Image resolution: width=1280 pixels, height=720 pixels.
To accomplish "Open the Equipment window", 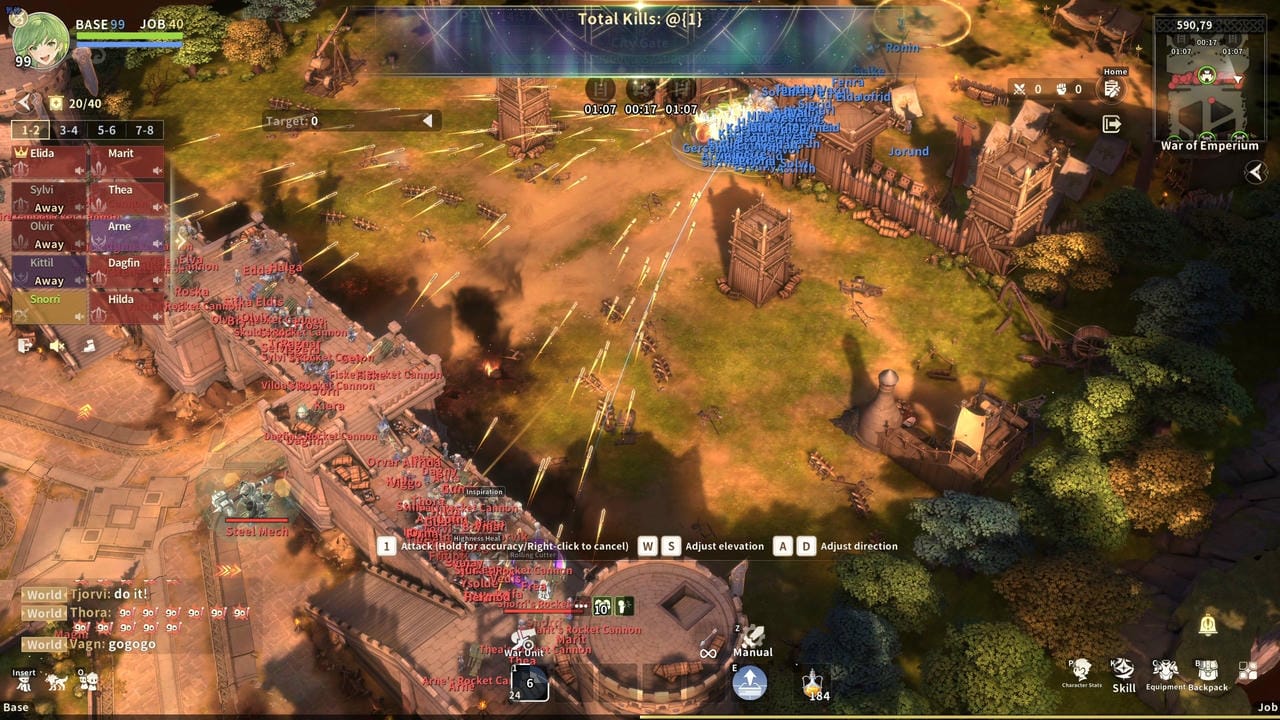I will (1166, 673).
